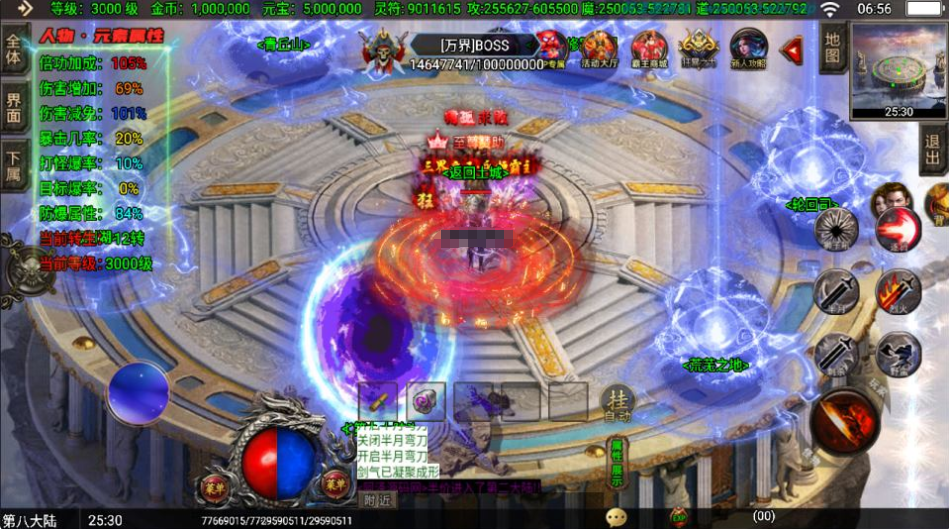Open the 活动大厅 activity hall icon

point(600,50)
